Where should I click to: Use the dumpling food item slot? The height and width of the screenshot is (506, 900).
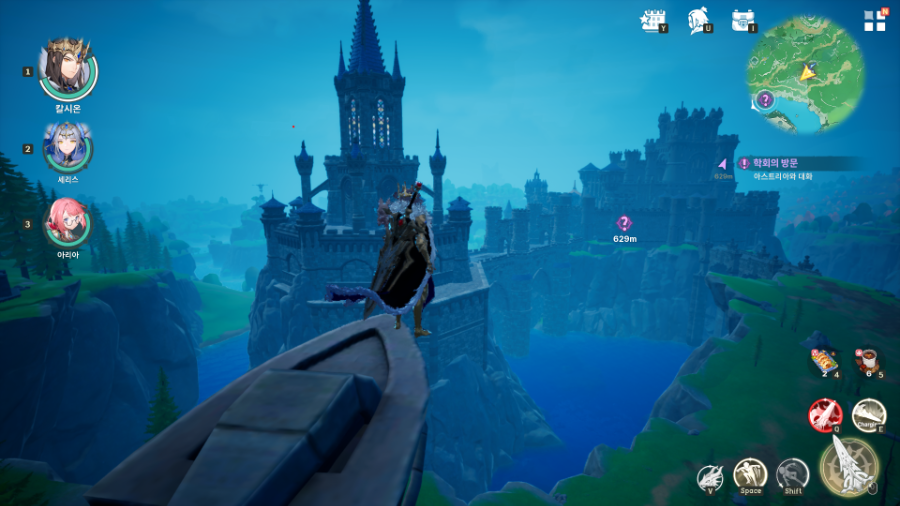[820, 360]
